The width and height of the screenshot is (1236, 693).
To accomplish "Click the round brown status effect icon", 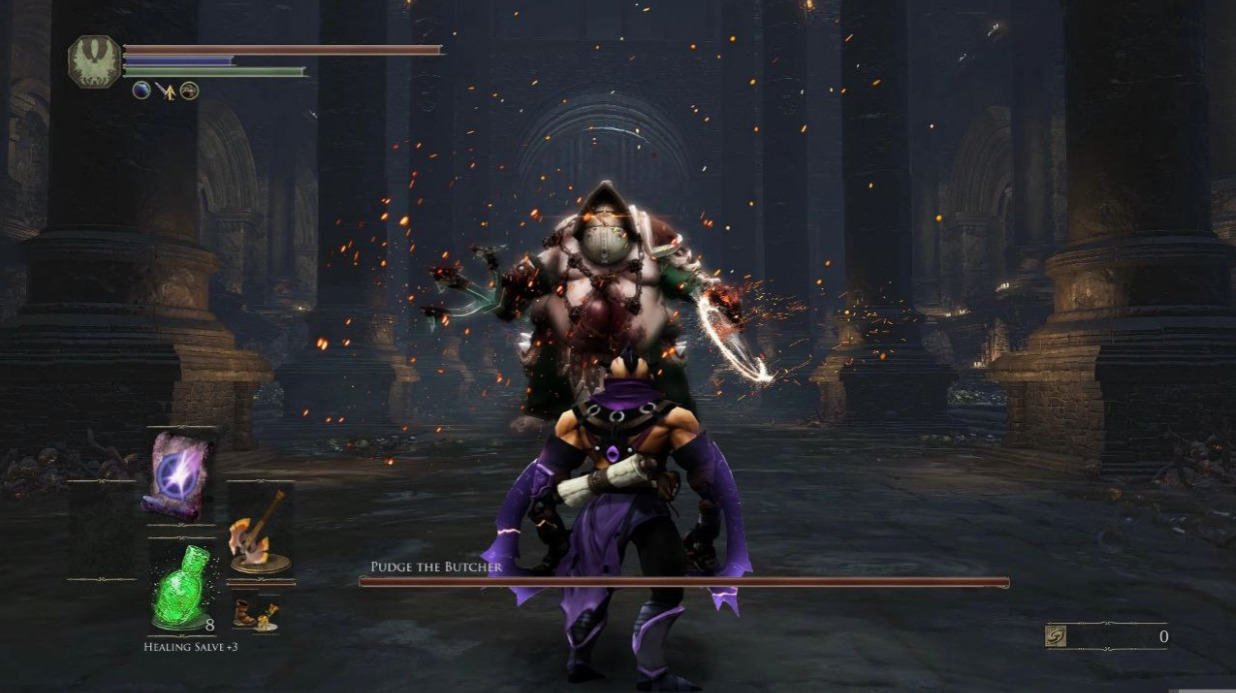I will pyautogui.click(x=189, y=91).
